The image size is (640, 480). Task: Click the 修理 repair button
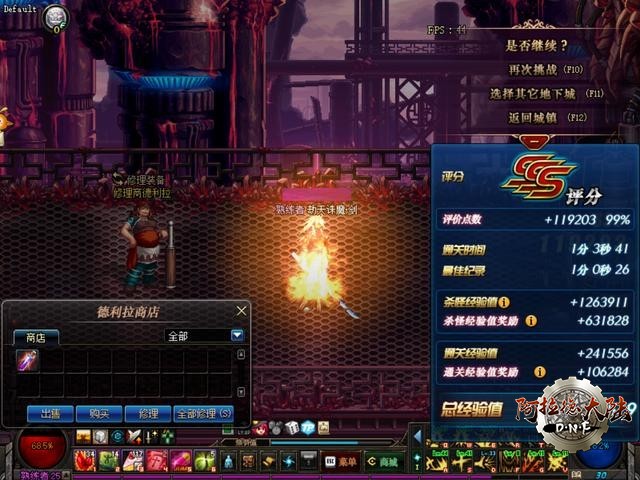click(x=148, y=413)
